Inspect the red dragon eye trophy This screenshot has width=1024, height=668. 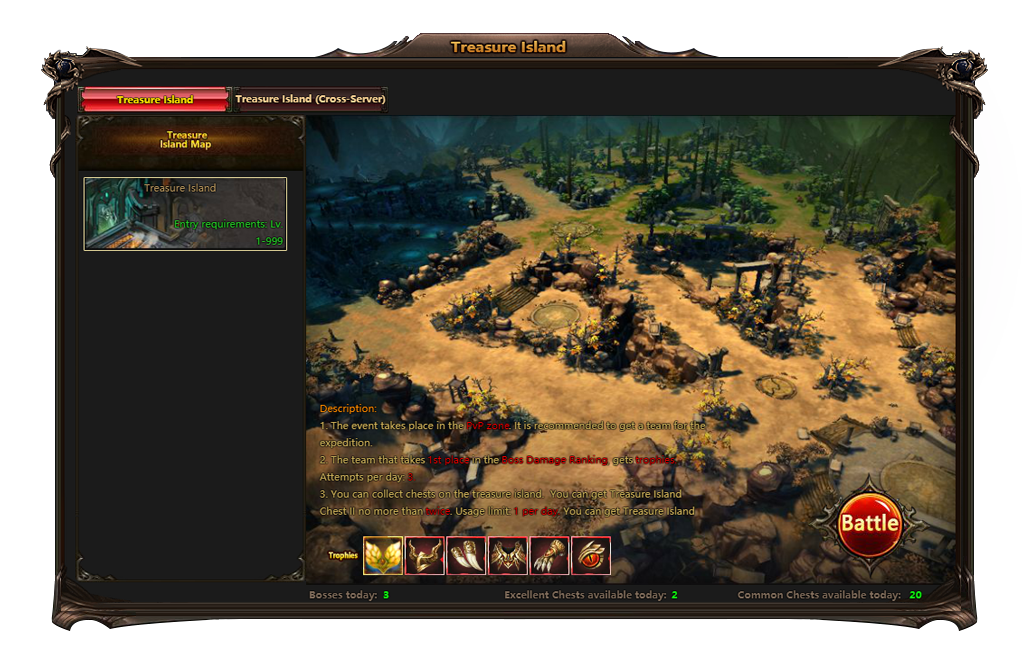click(591, 555)
